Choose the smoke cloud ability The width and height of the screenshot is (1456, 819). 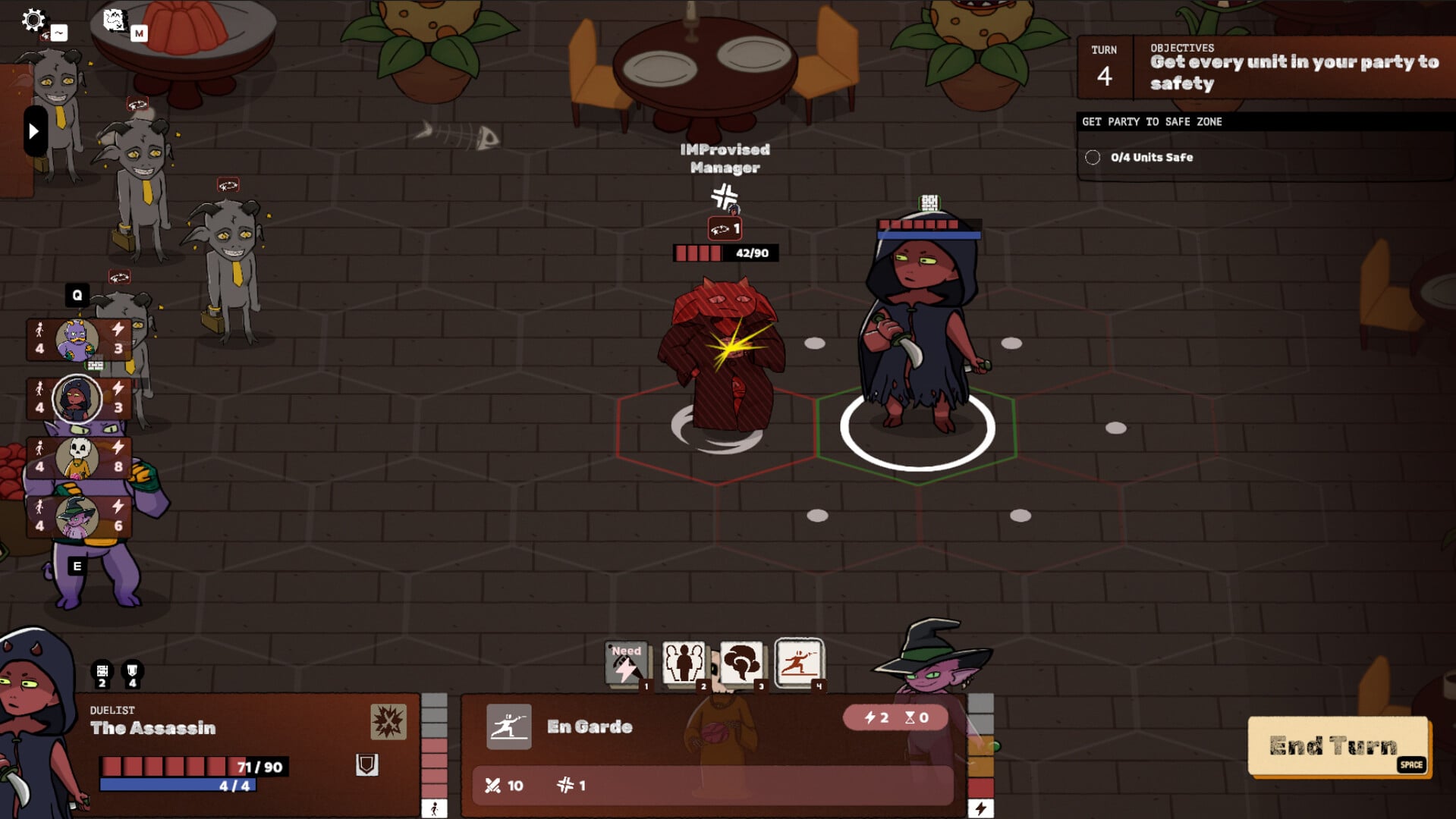pyautogui.click(x=741, y=664)
